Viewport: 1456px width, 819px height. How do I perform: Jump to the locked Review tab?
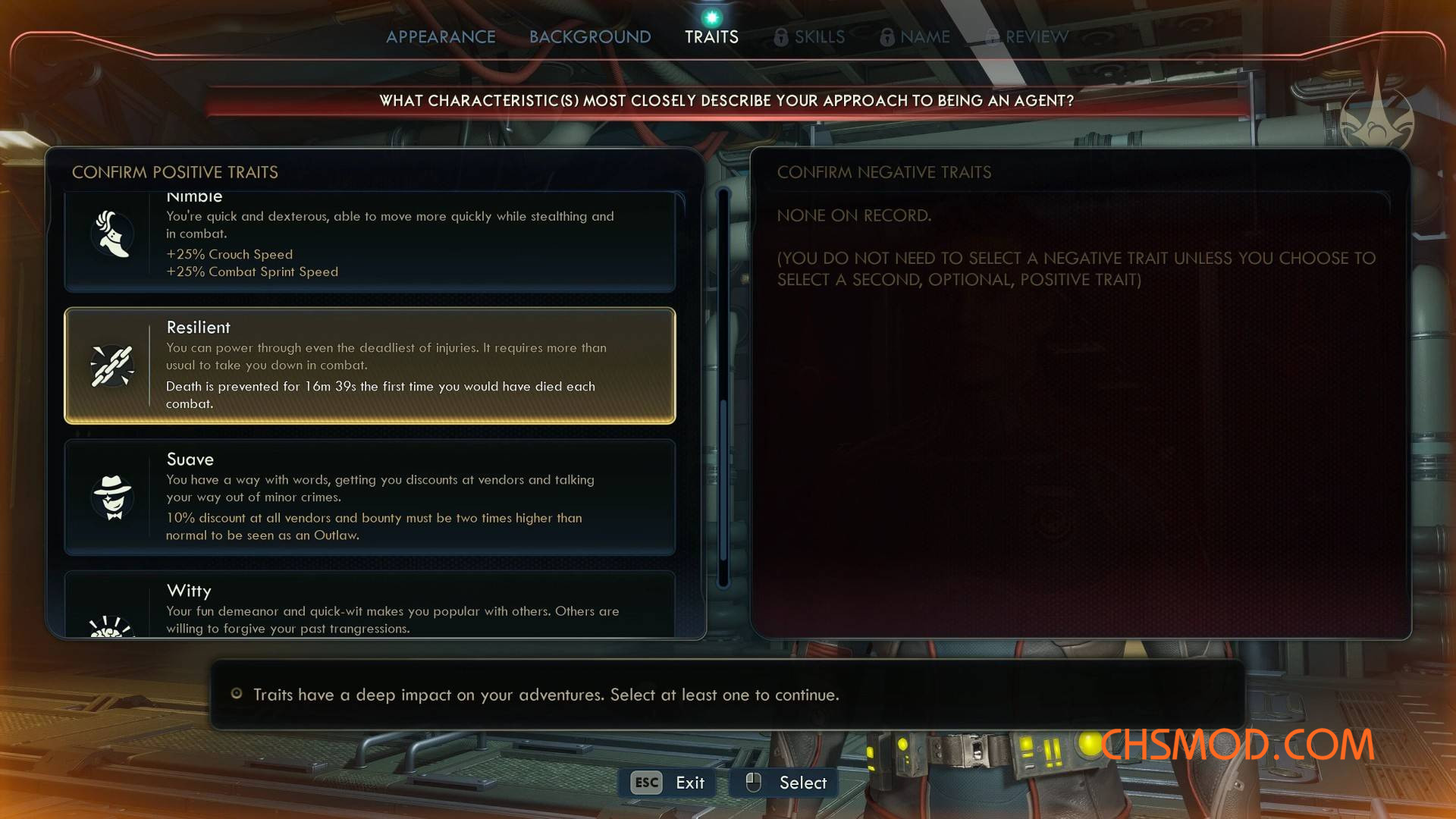click(1028, 36)
